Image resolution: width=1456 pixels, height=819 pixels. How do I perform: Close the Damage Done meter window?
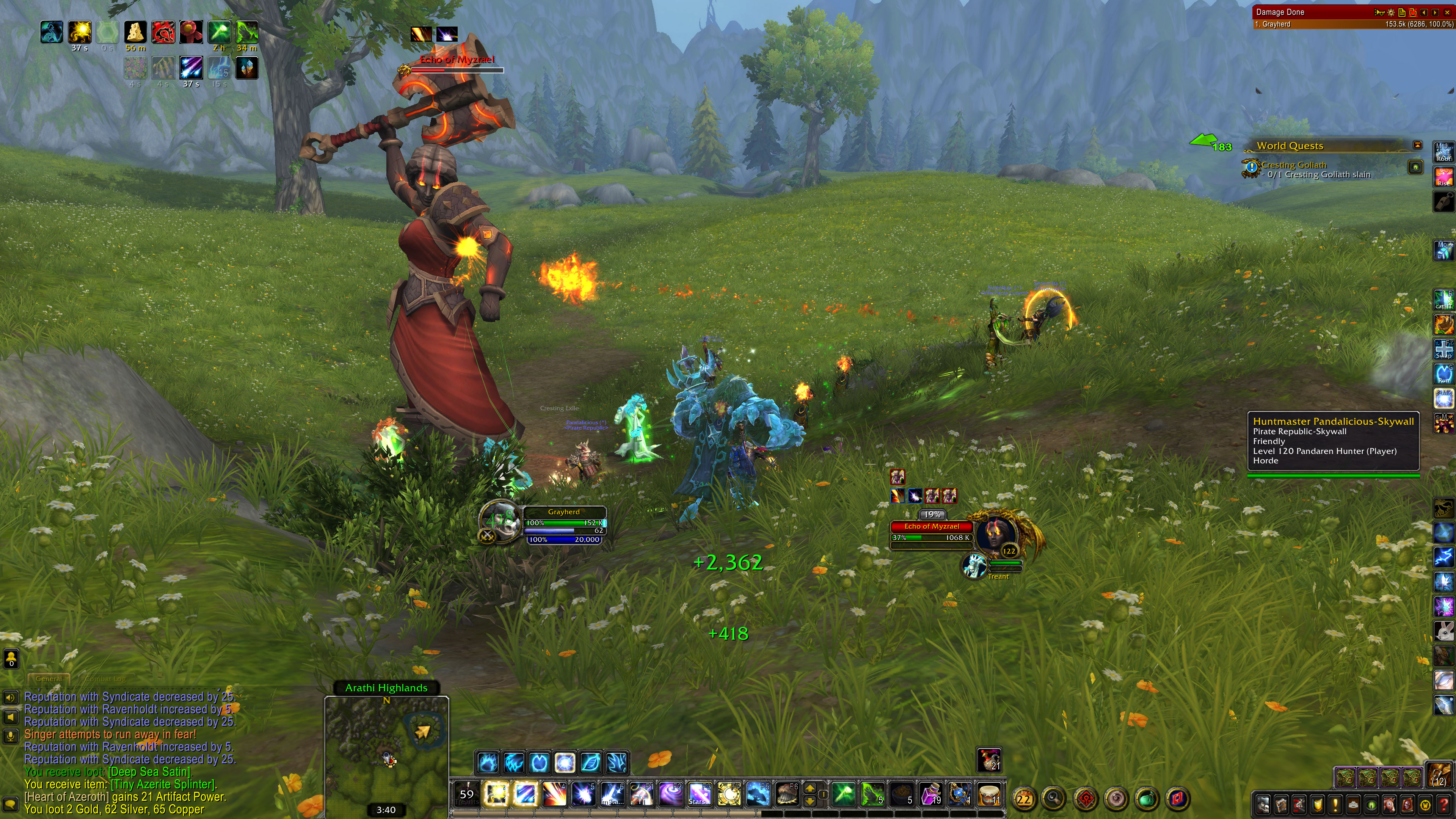(x=1447, y=12)
